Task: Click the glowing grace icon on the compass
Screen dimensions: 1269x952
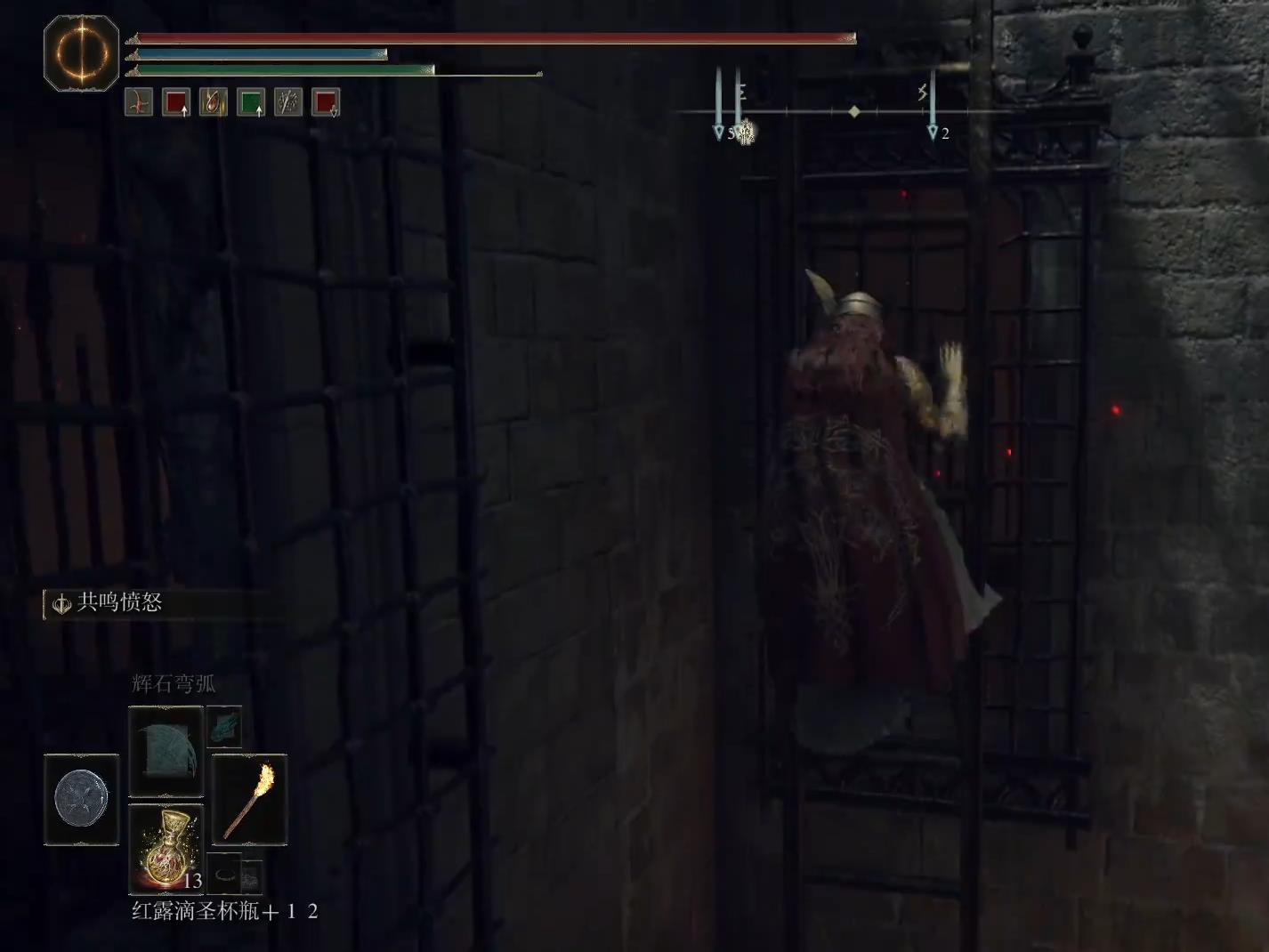Action: (x=746, y=133)
